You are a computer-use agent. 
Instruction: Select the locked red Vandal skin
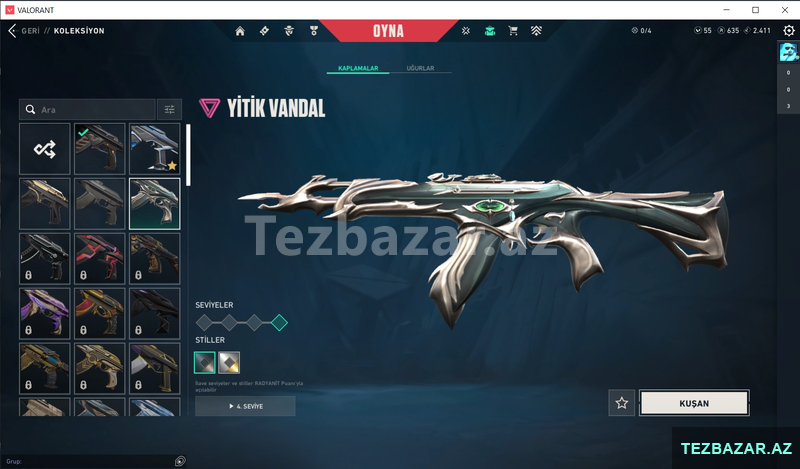click(100, 258)
